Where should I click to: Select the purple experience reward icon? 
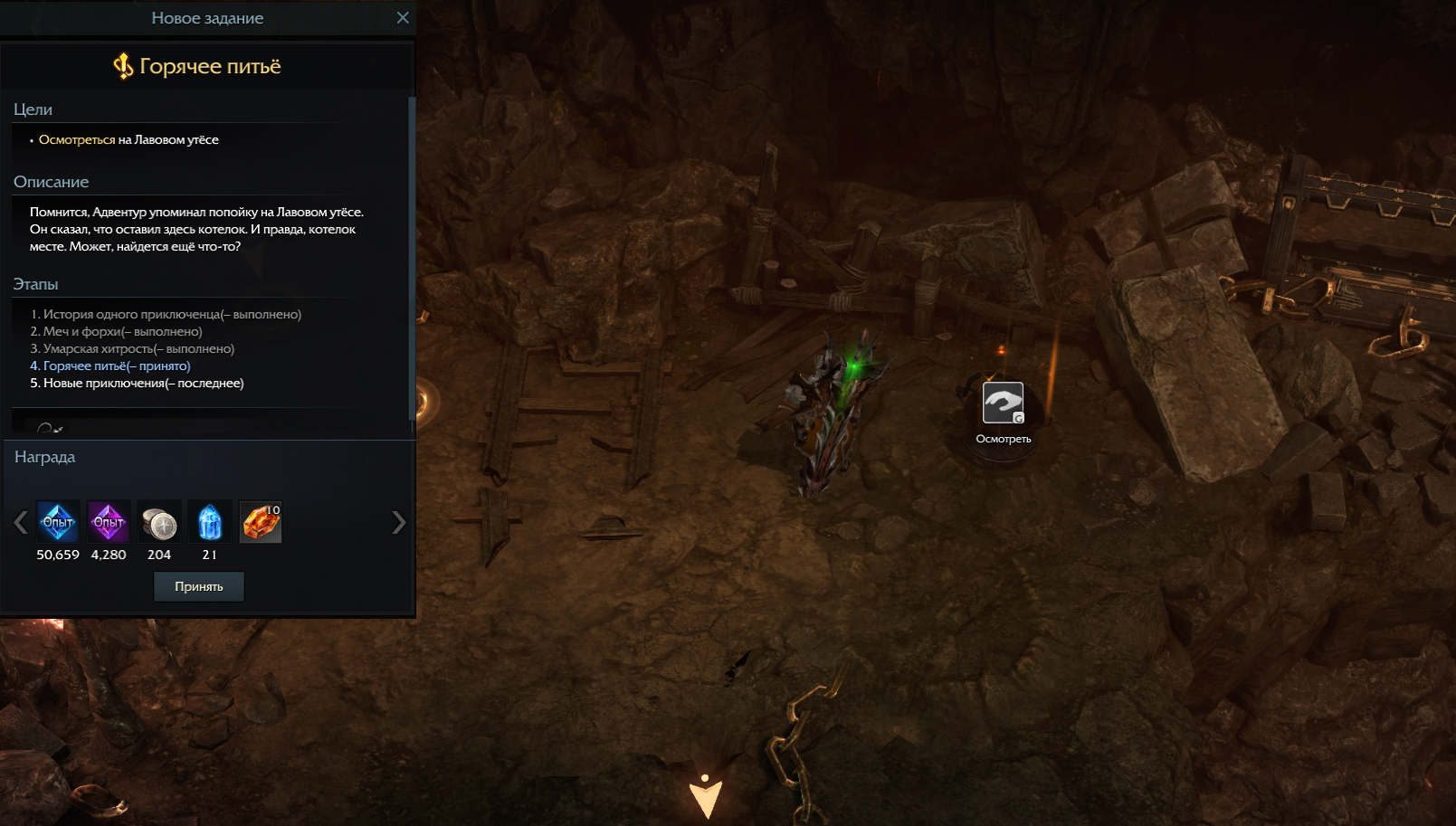(x=109, y=522)
